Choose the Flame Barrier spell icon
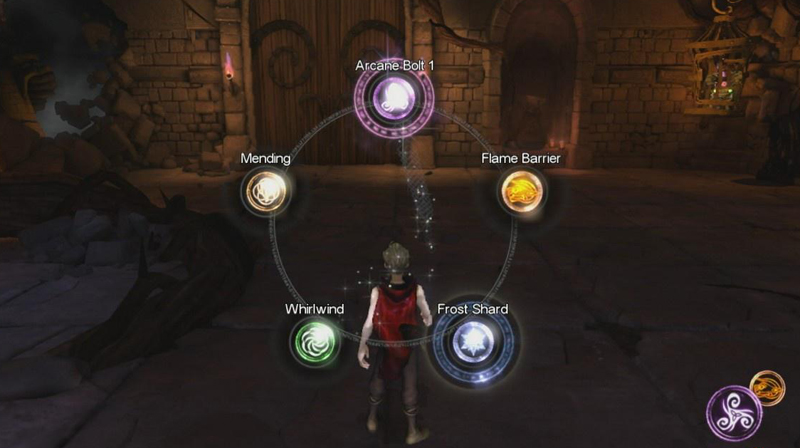 (x=520, y=191)
